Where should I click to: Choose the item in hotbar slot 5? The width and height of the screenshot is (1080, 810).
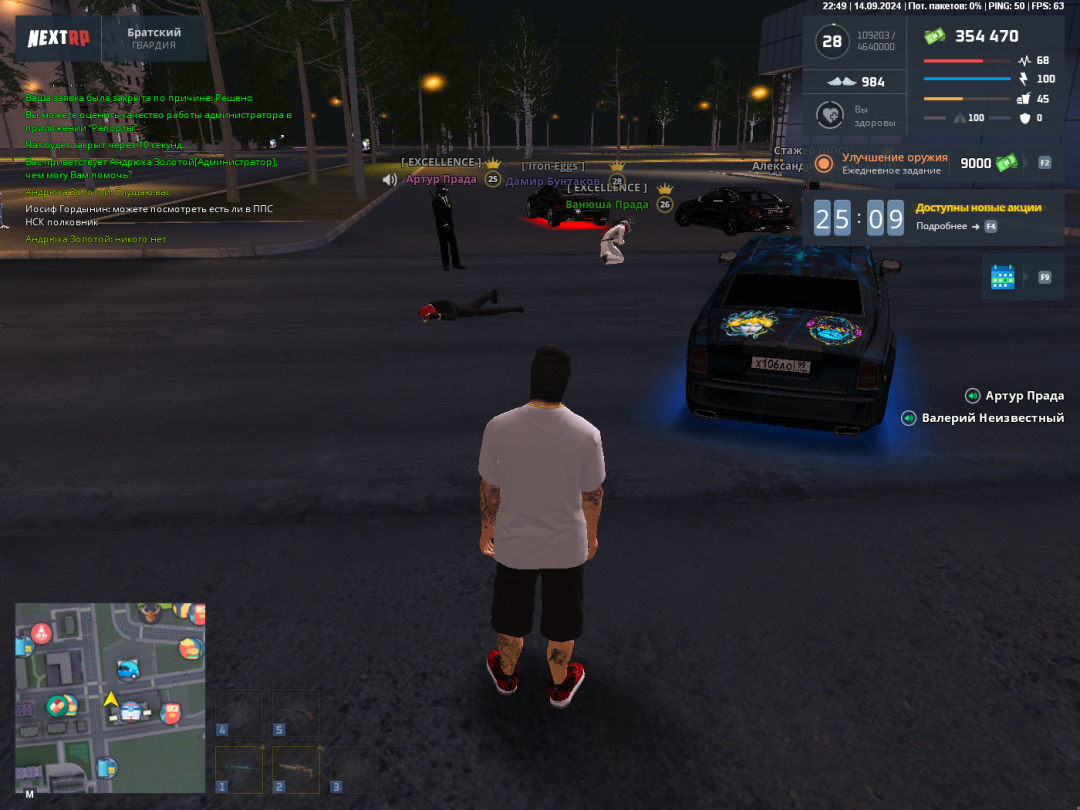296,712
